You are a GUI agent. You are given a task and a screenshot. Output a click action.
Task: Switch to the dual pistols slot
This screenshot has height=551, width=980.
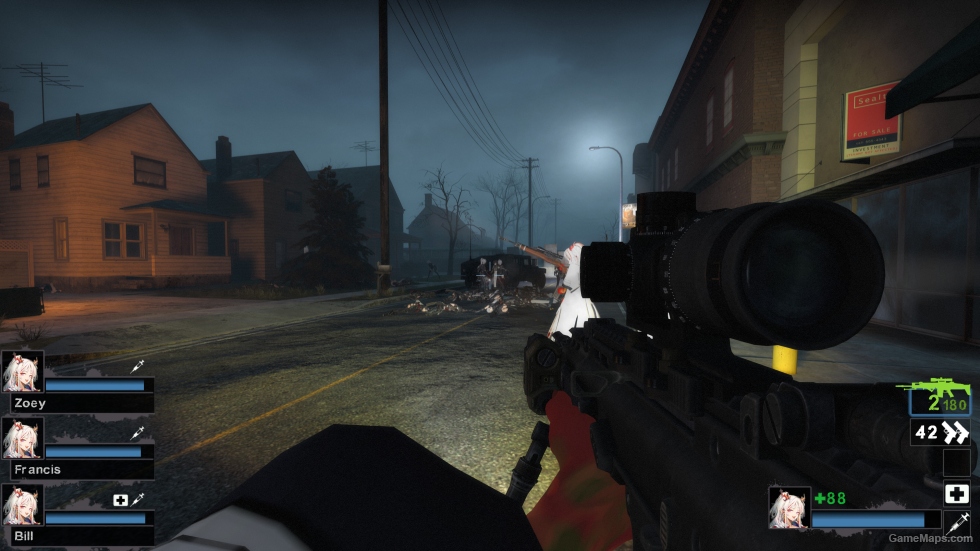click(941, 432)
